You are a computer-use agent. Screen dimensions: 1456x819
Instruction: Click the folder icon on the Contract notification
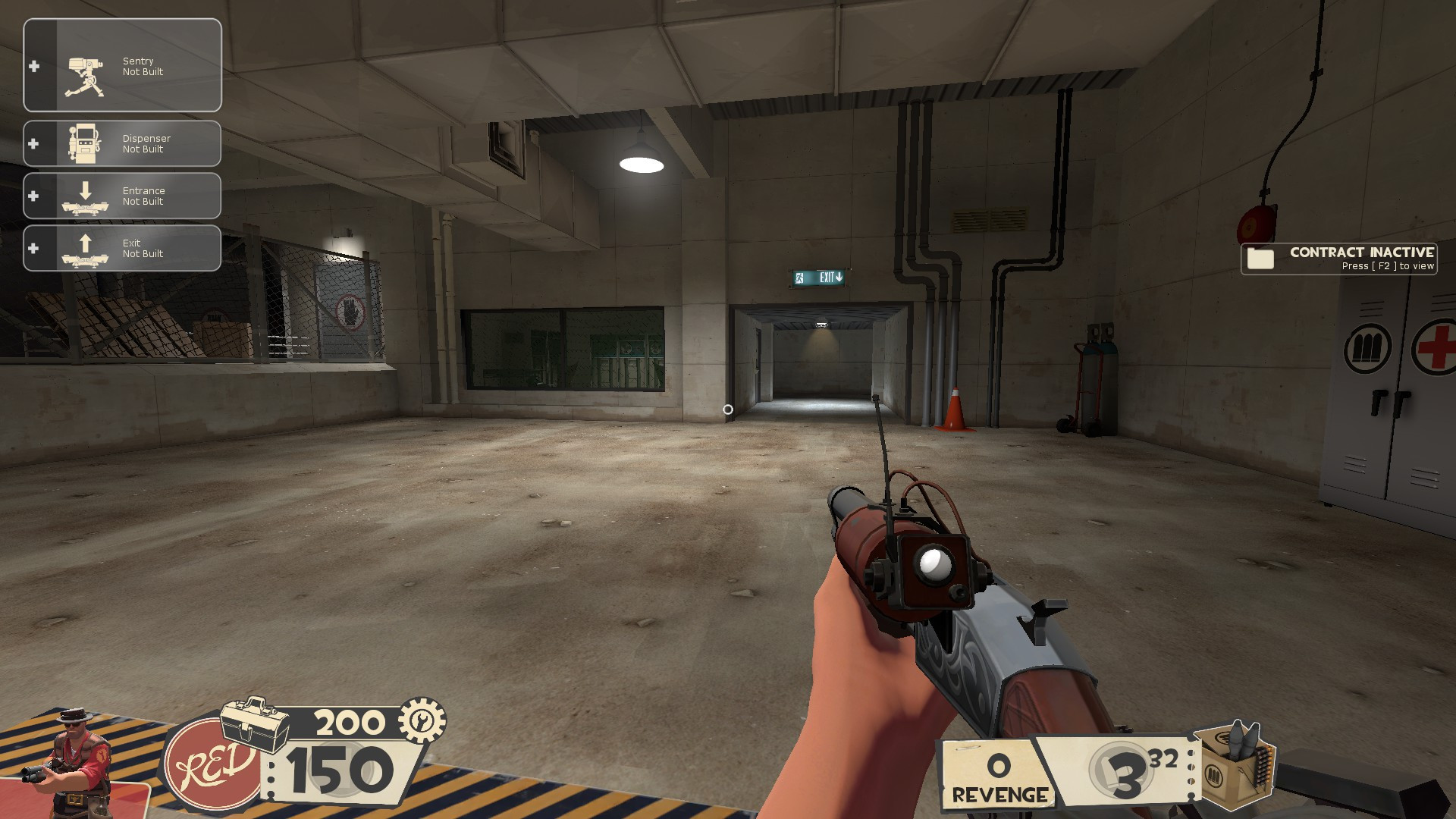click(1259, 259)
